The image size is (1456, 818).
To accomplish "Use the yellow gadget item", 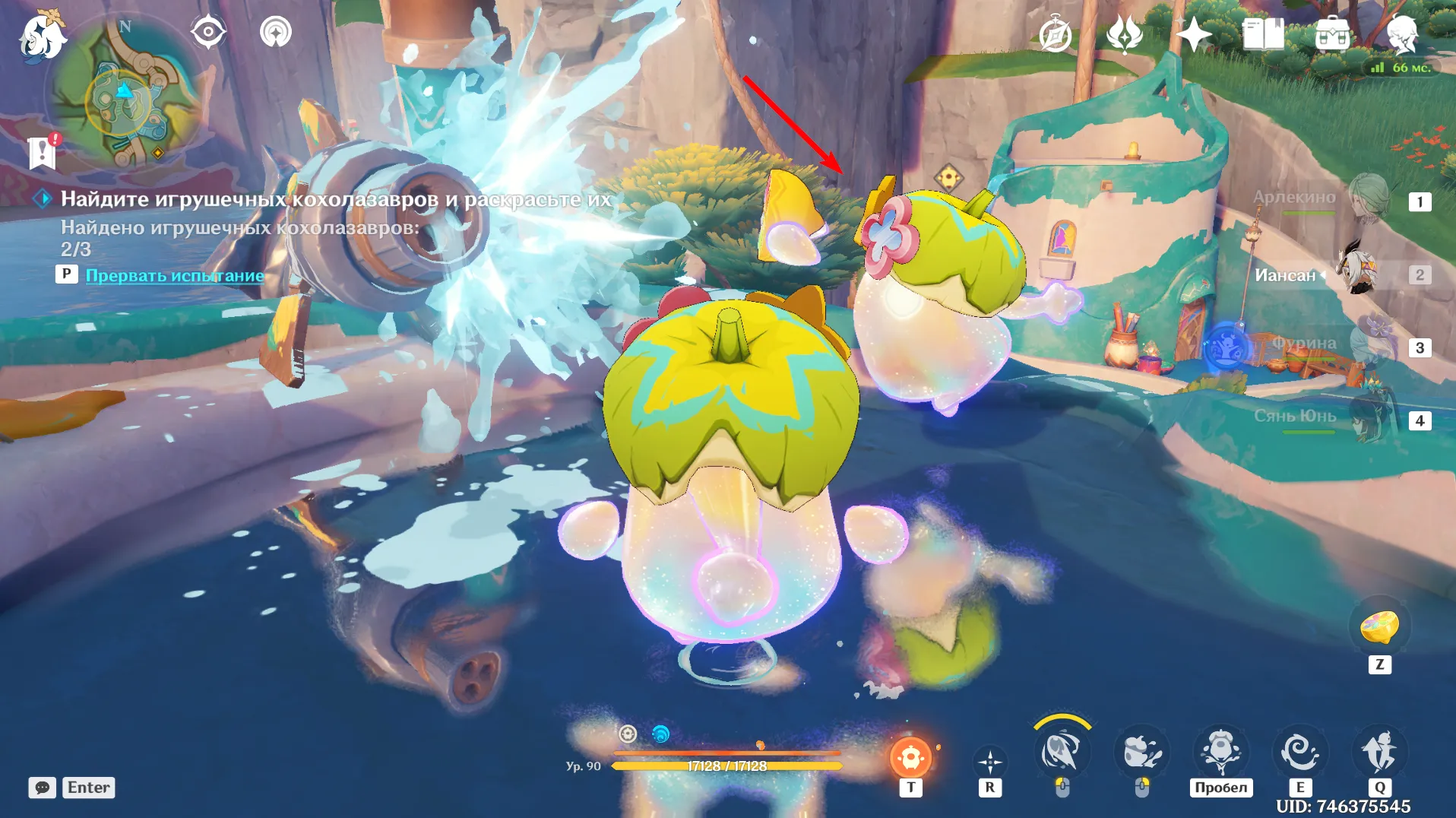I will (x=1379, y=627).
